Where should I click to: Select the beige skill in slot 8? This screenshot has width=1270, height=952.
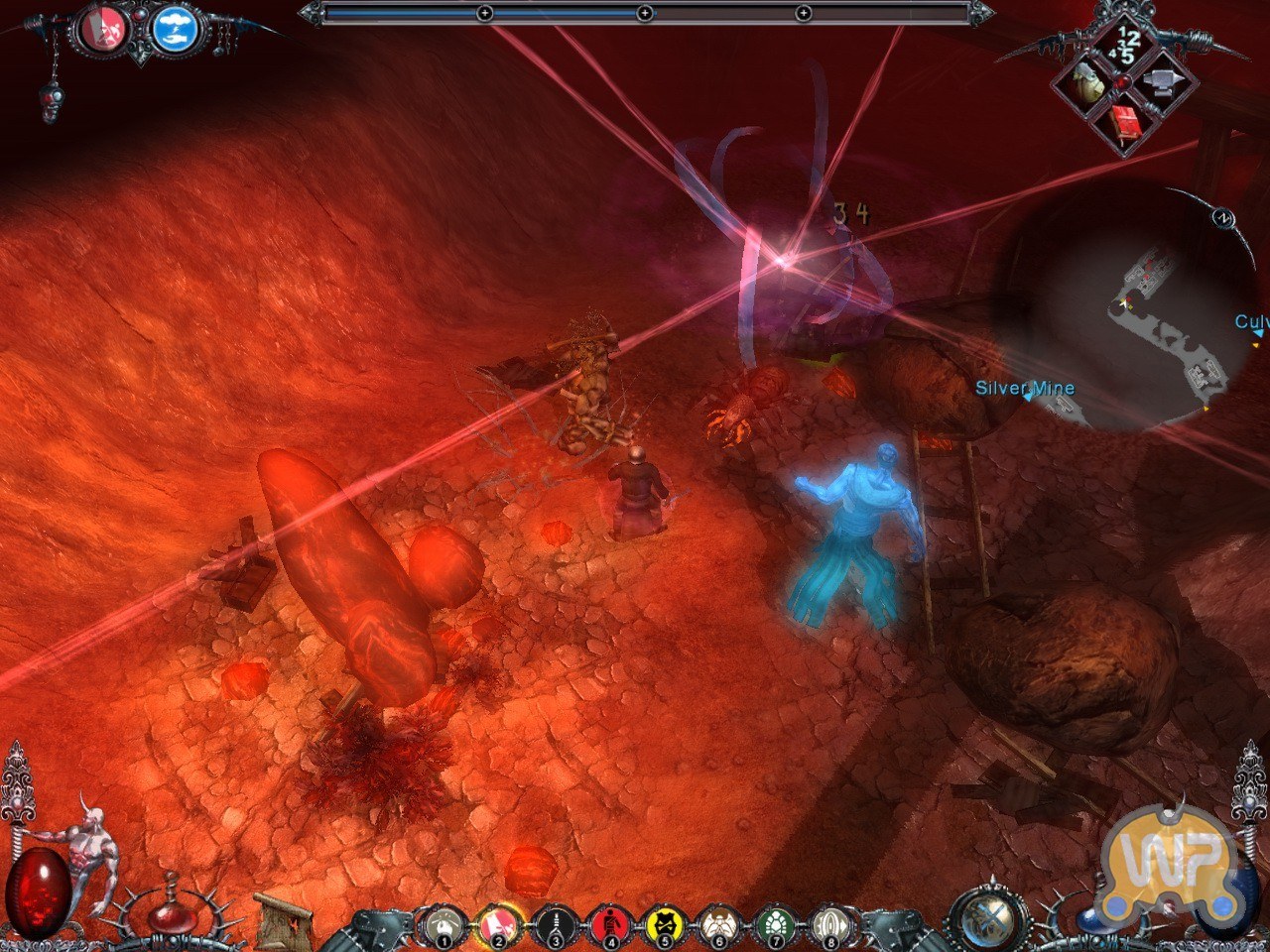point(829,926)
